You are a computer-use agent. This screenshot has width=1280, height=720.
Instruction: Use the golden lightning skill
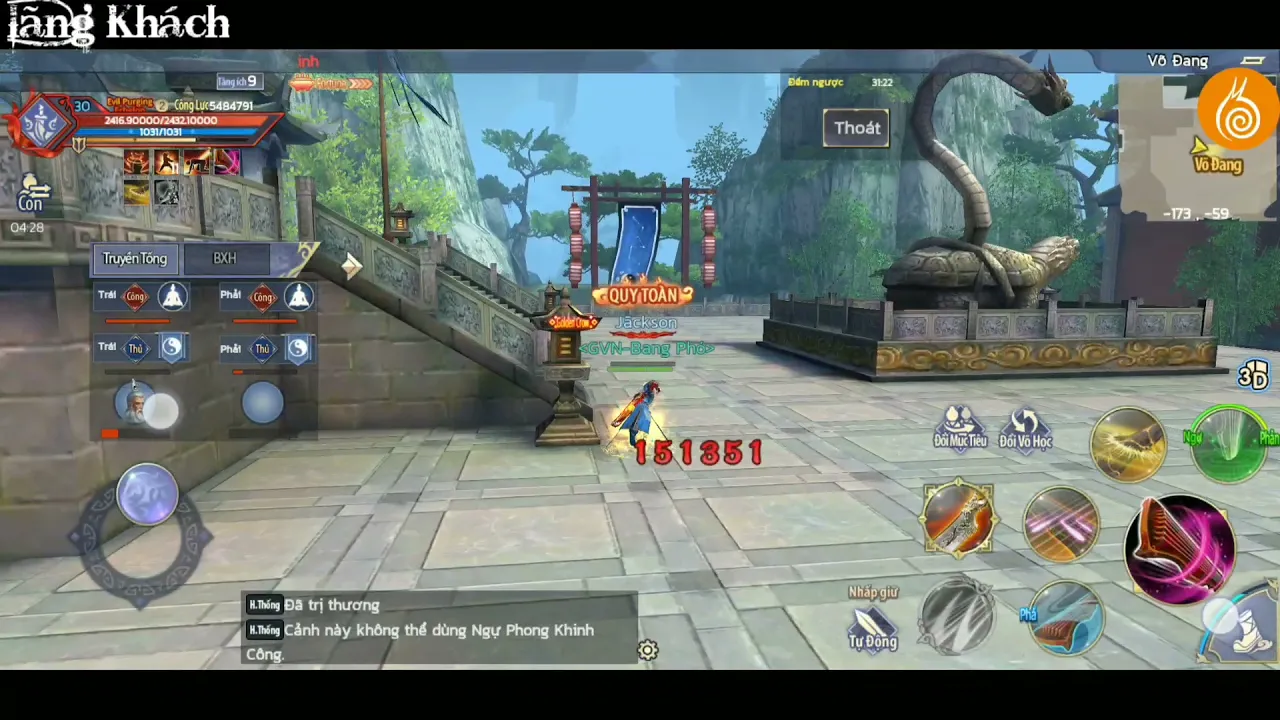(x=1128, y=445)
